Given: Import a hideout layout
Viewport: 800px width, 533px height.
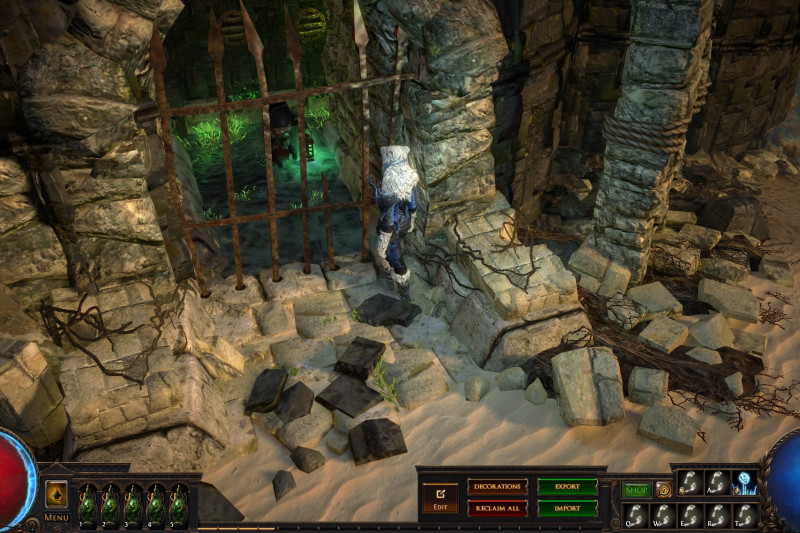Looking at the screenshot, I should (567, 508).
